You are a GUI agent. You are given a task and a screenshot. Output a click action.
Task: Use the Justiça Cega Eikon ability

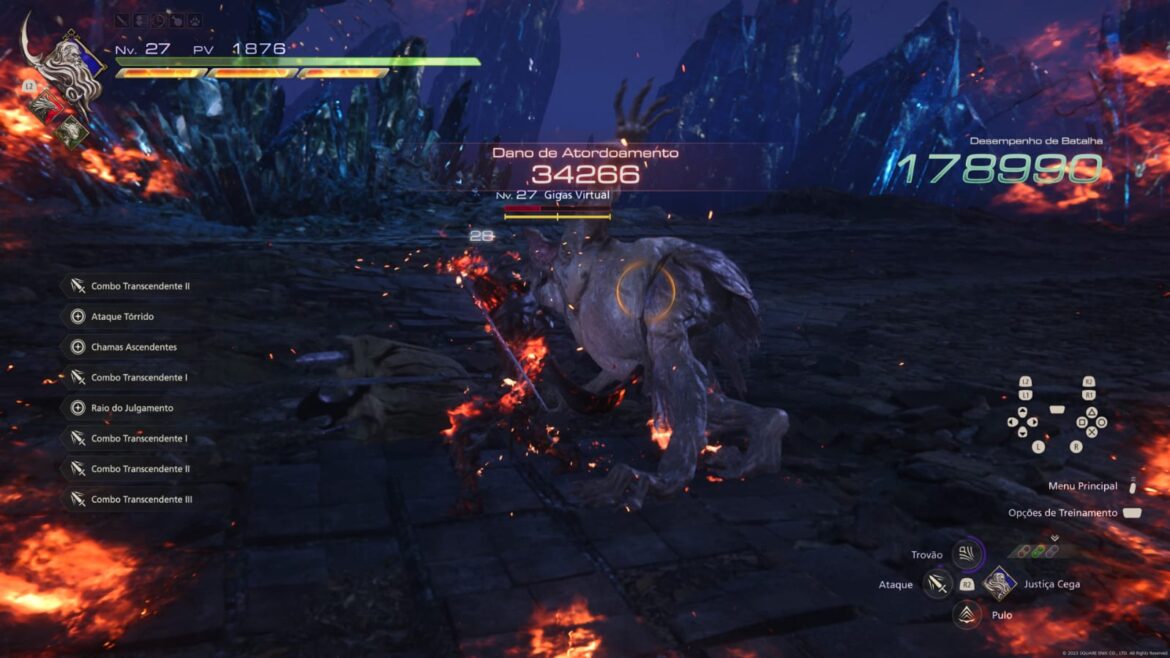(999, 584)
